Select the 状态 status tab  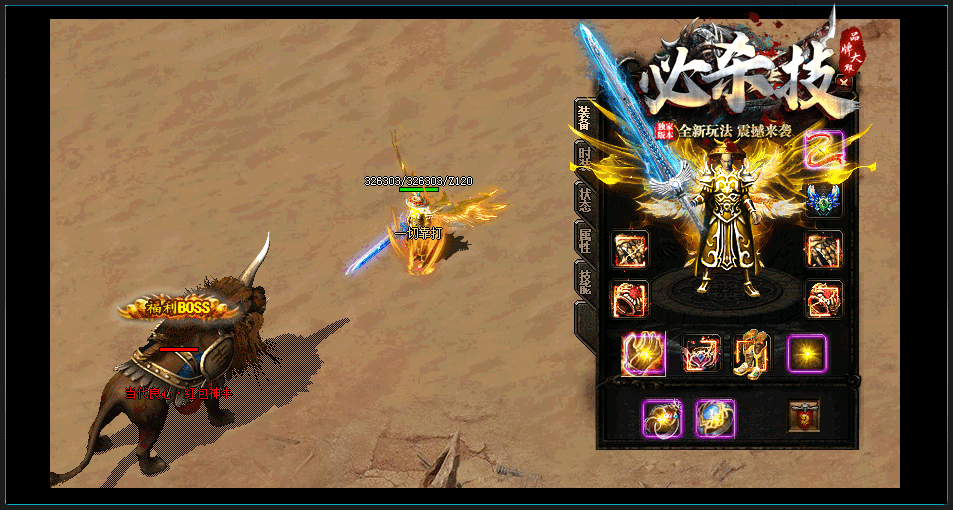[x=585, y=198]
